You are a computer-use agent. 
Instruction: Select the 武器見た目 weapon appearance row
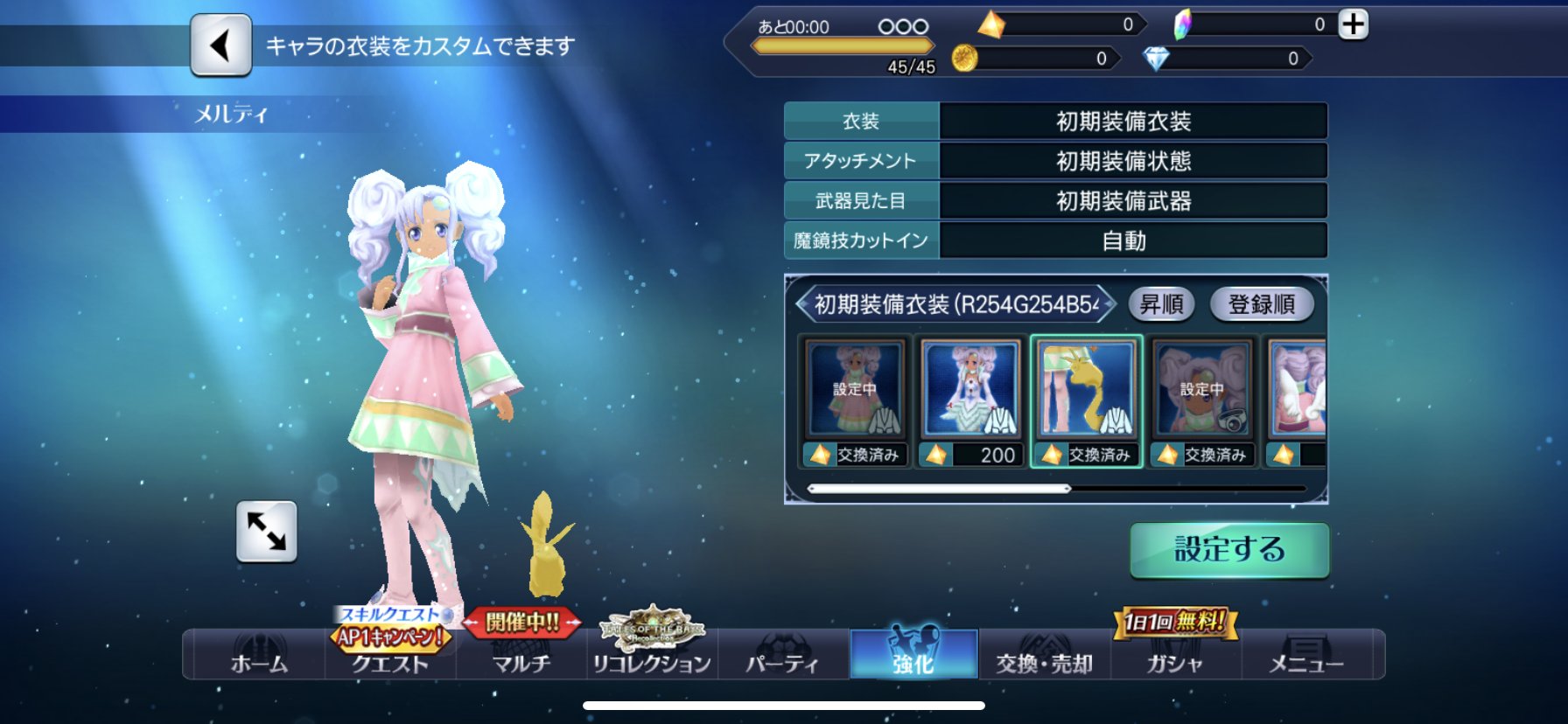tap(1055, 201)
